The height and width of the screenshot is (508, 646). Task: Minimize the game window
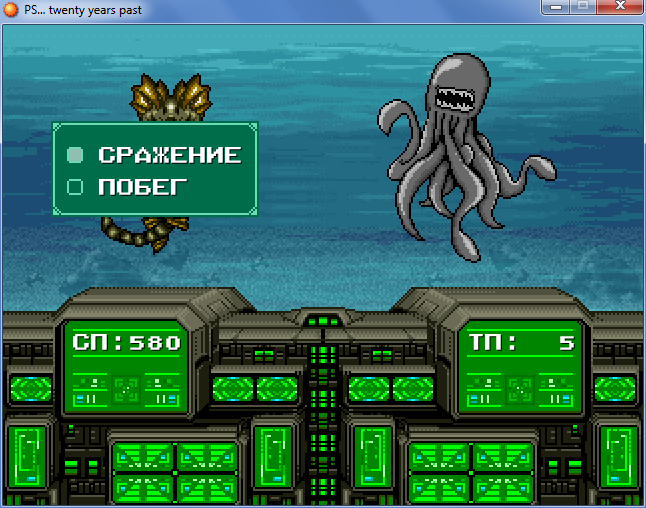coord(554,7)
